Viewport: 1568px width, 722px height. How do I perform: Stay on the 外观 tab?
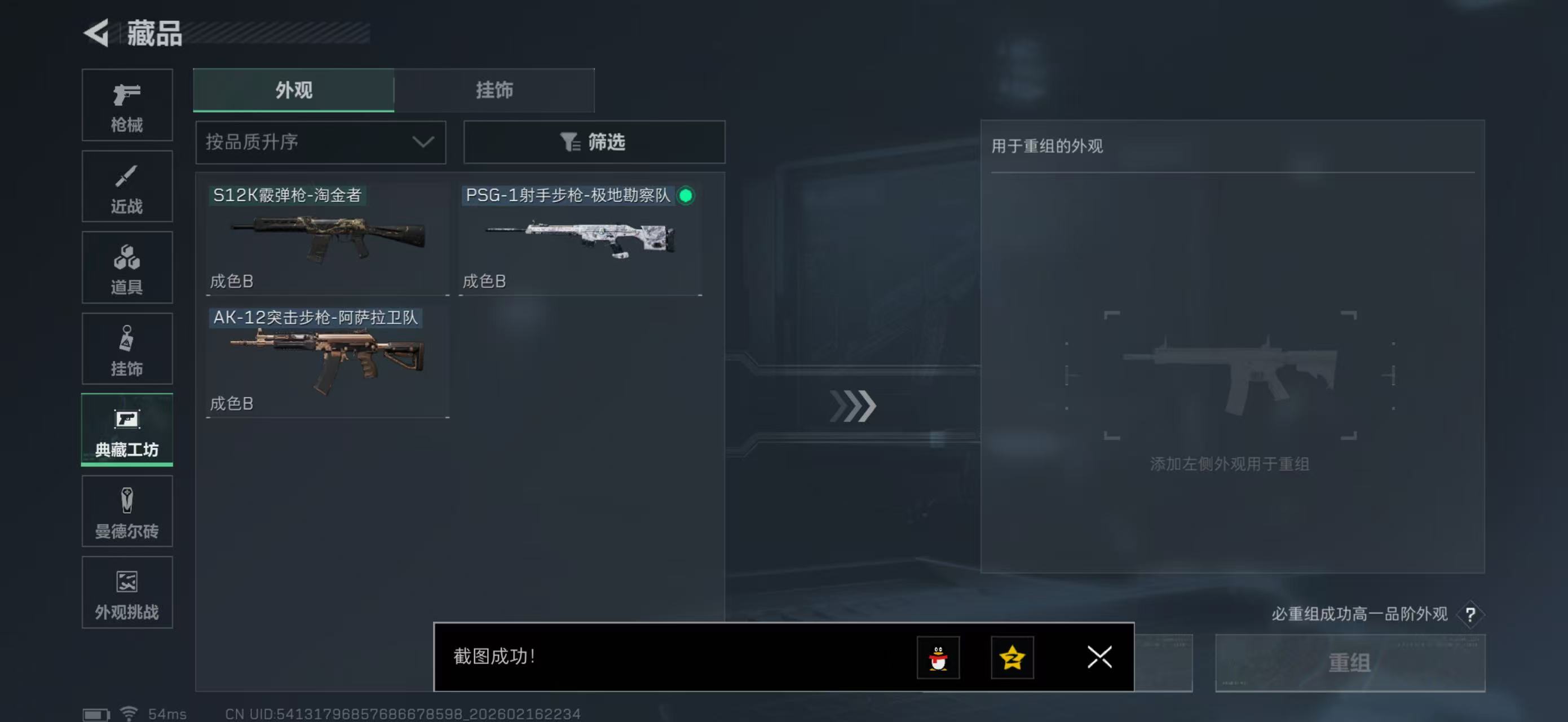[x=294, y=90]
